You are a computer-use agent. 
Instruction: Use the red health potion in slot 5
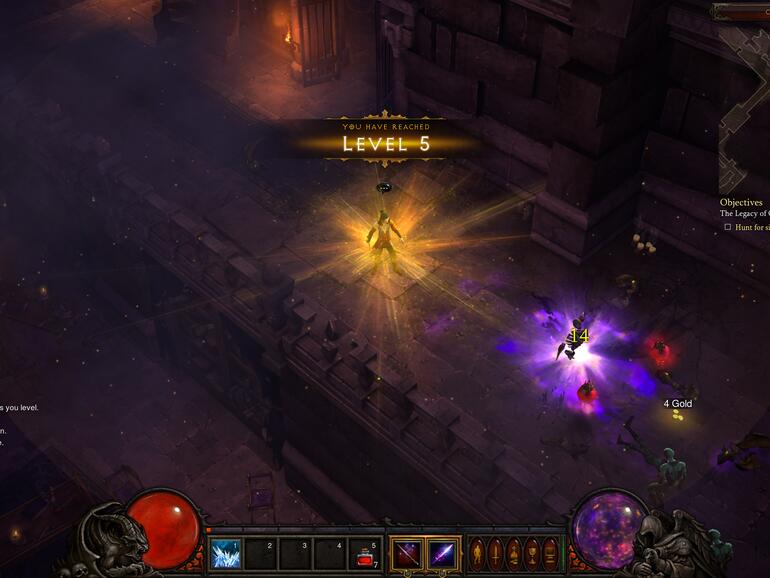[366, 554]
